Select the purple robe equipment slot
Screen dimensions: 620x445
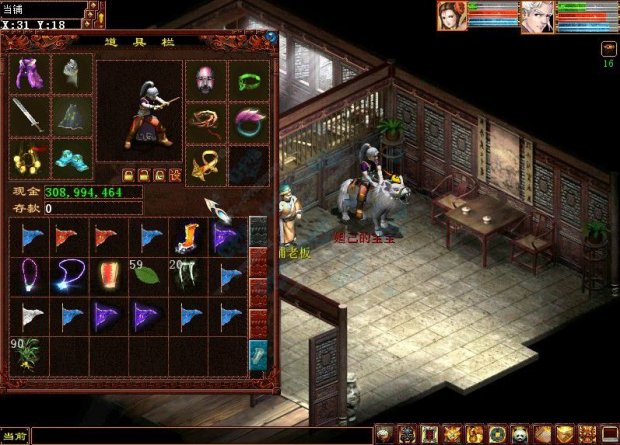click(x=29, y=74)
